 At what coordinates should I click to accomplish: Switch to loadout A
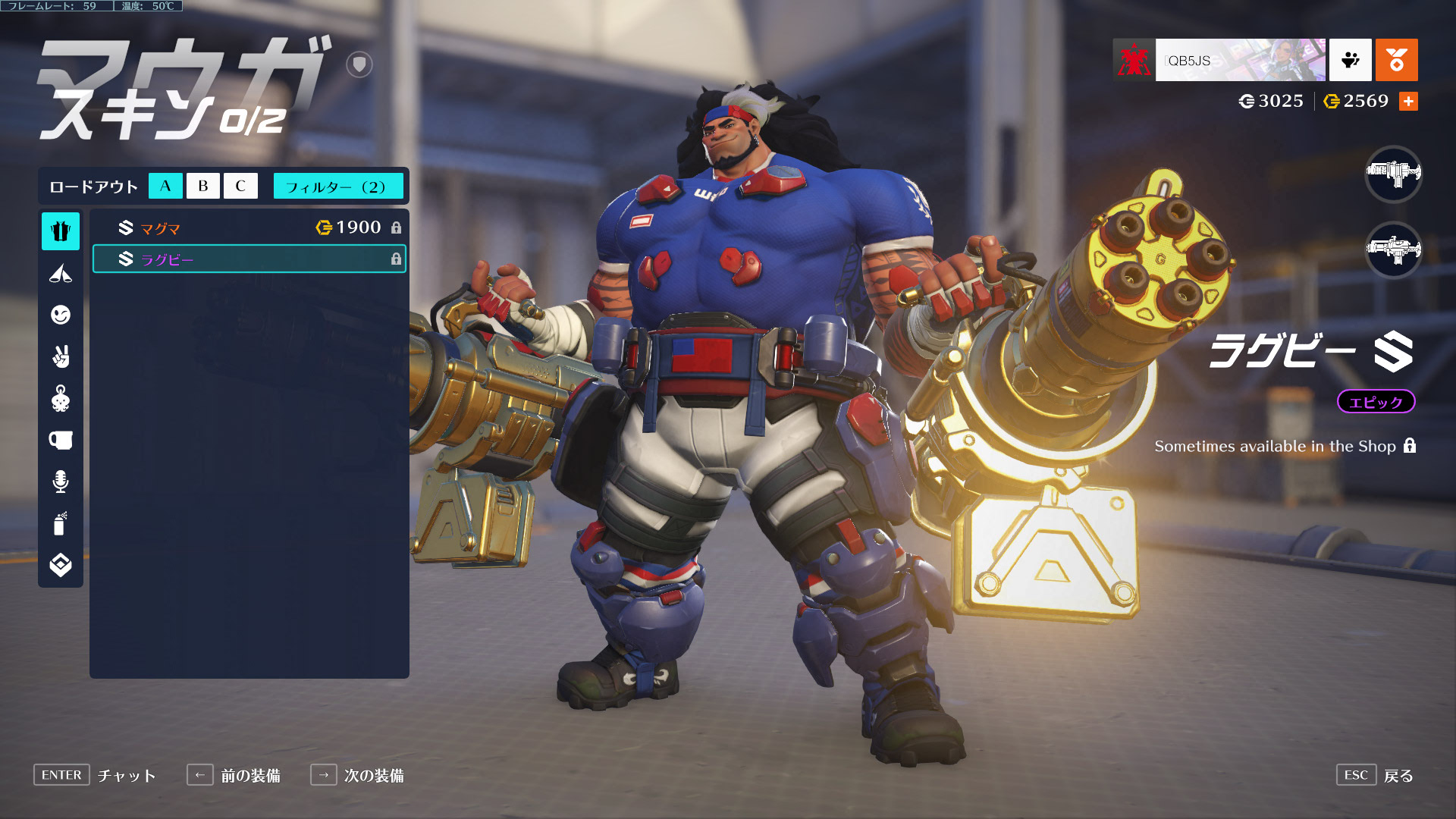[165, 186]
